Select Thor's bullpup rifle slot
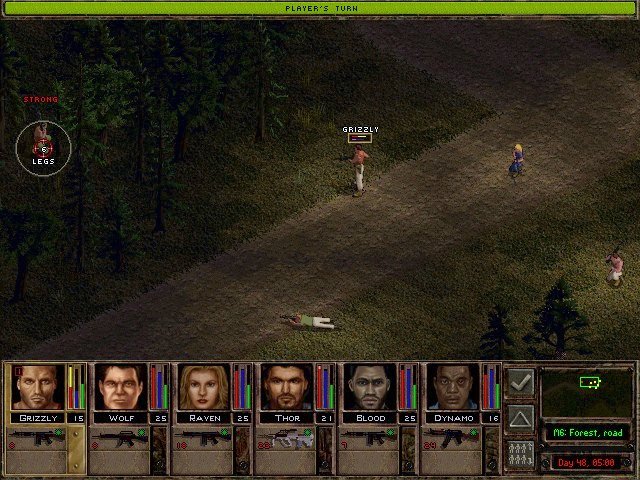 287,439
